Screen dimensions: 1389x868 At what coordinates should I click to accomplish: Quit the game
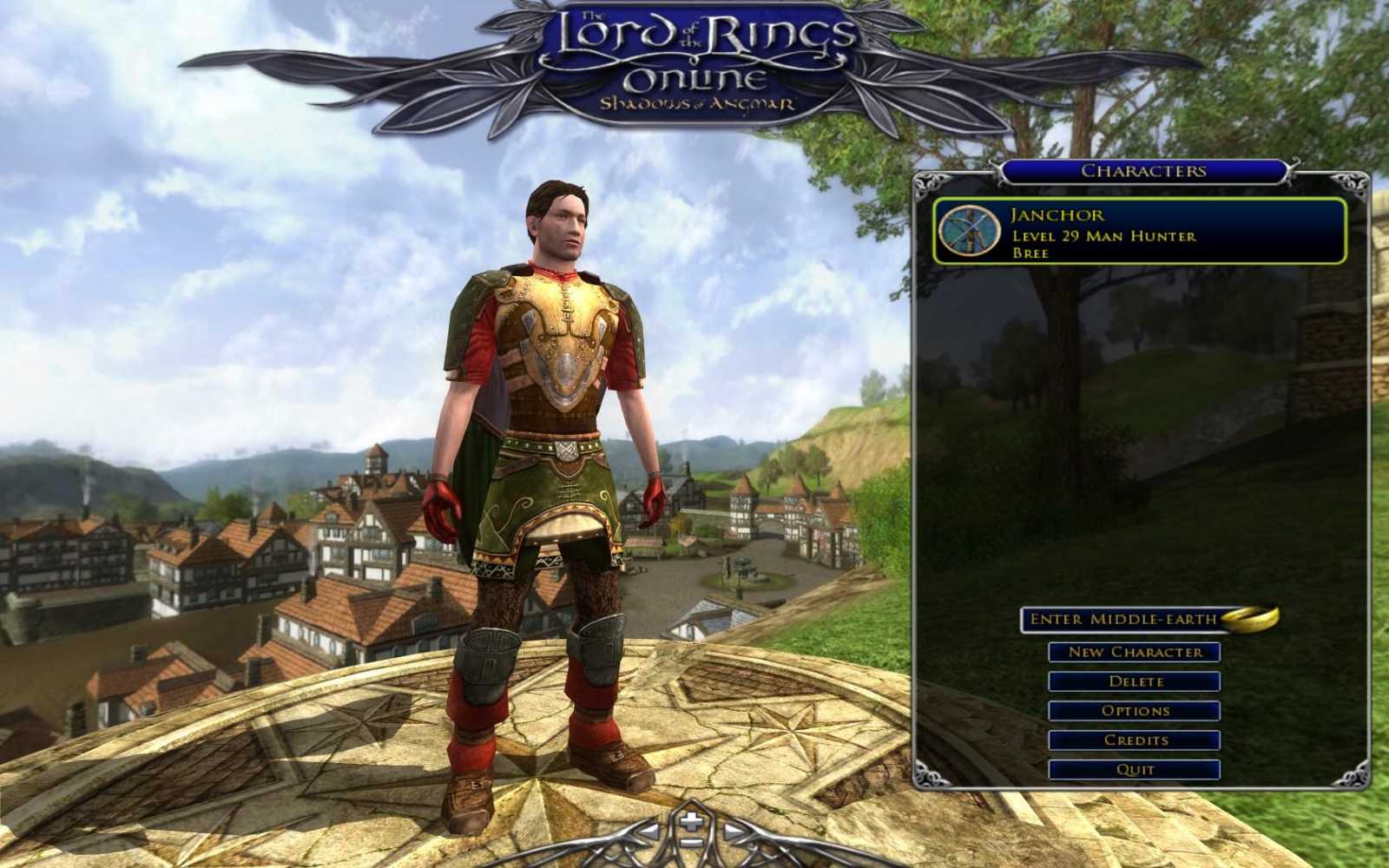pos(1137,769)
